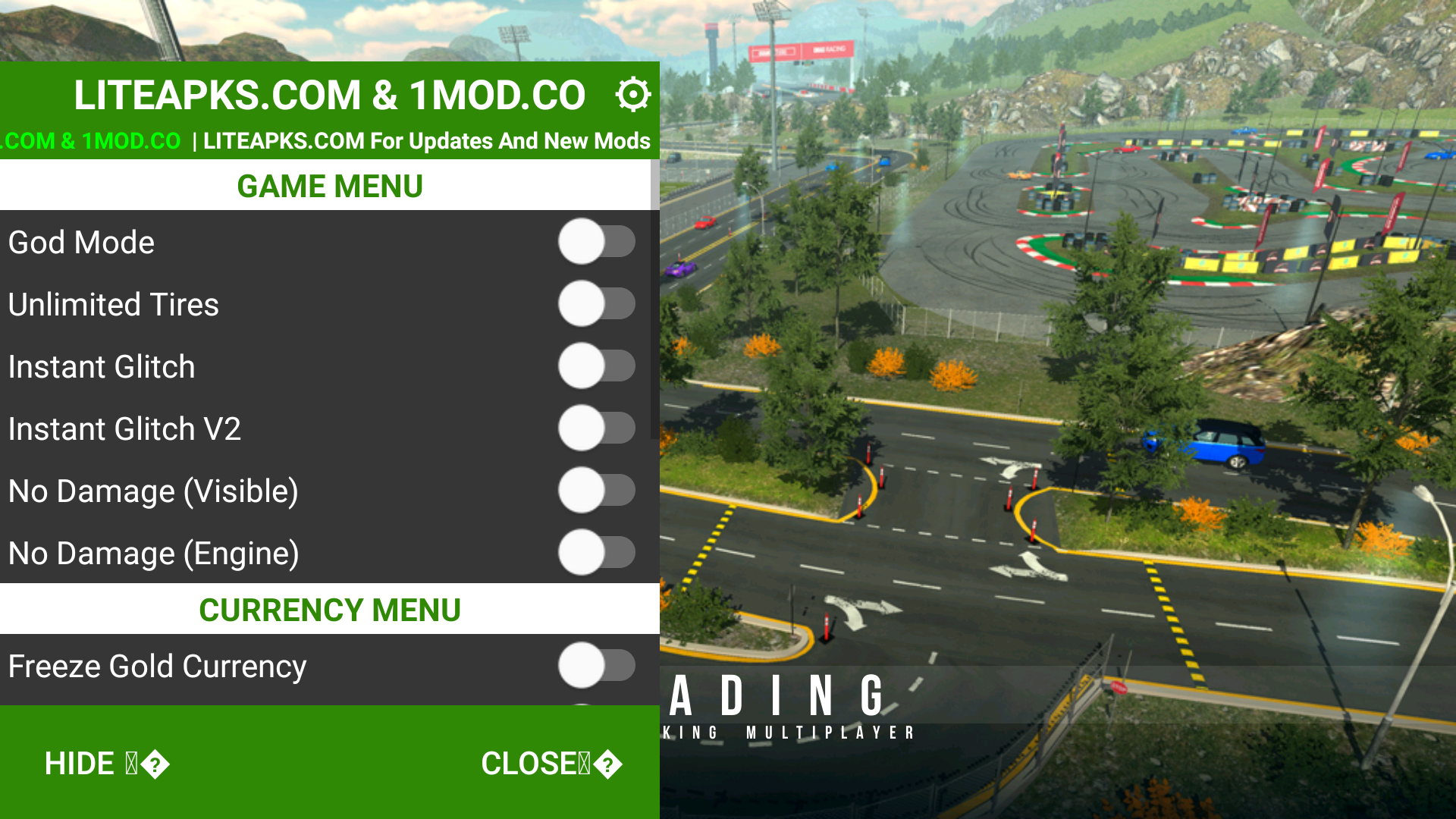Screen dimensions: 1456x819
Task: Toggle Freeze Gold Currency
Action: point(597,666)
